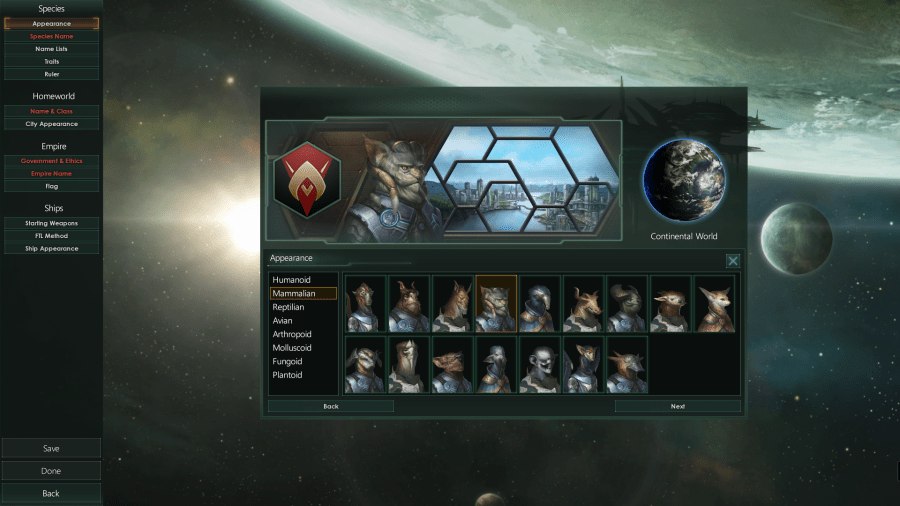
Task: Select Ship Appearance entry
Action: coord(51,248)
